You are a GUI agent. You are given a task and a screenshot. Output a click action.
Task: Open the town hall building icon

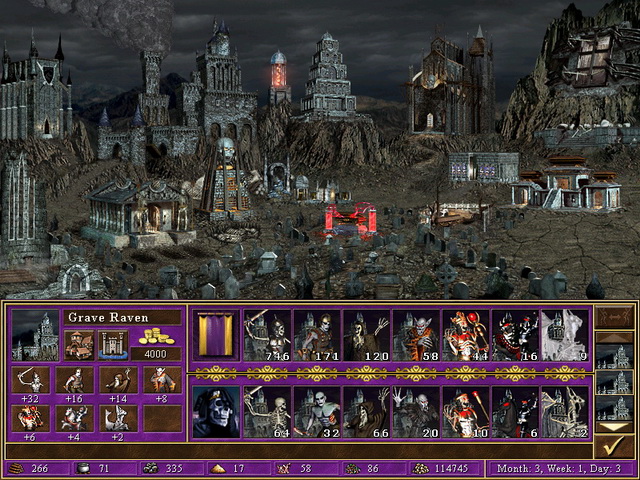click(x=79, y=344)
